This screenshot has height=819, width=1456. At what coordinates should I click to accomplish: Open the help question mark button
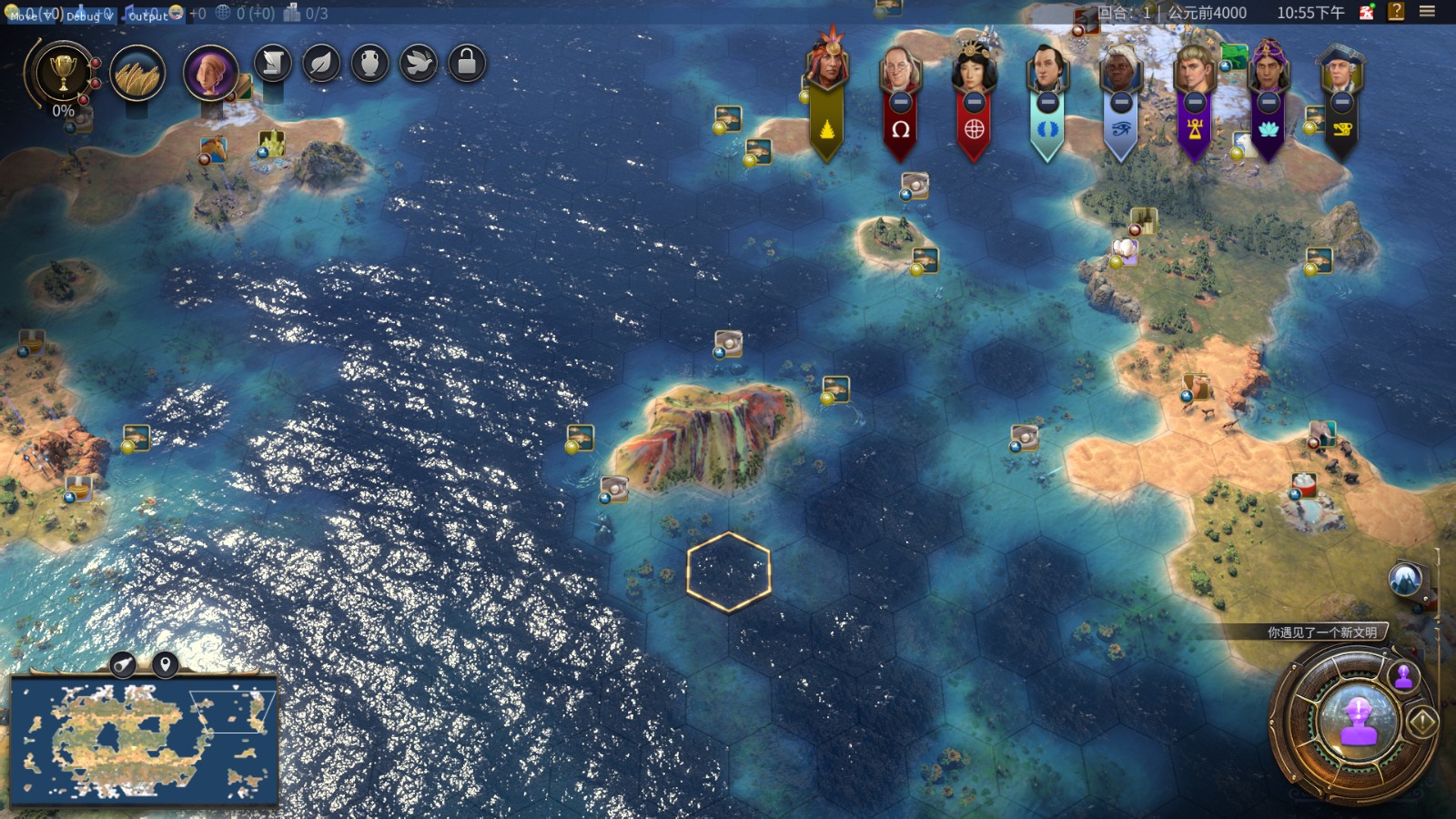click(x=1396, y=12)
